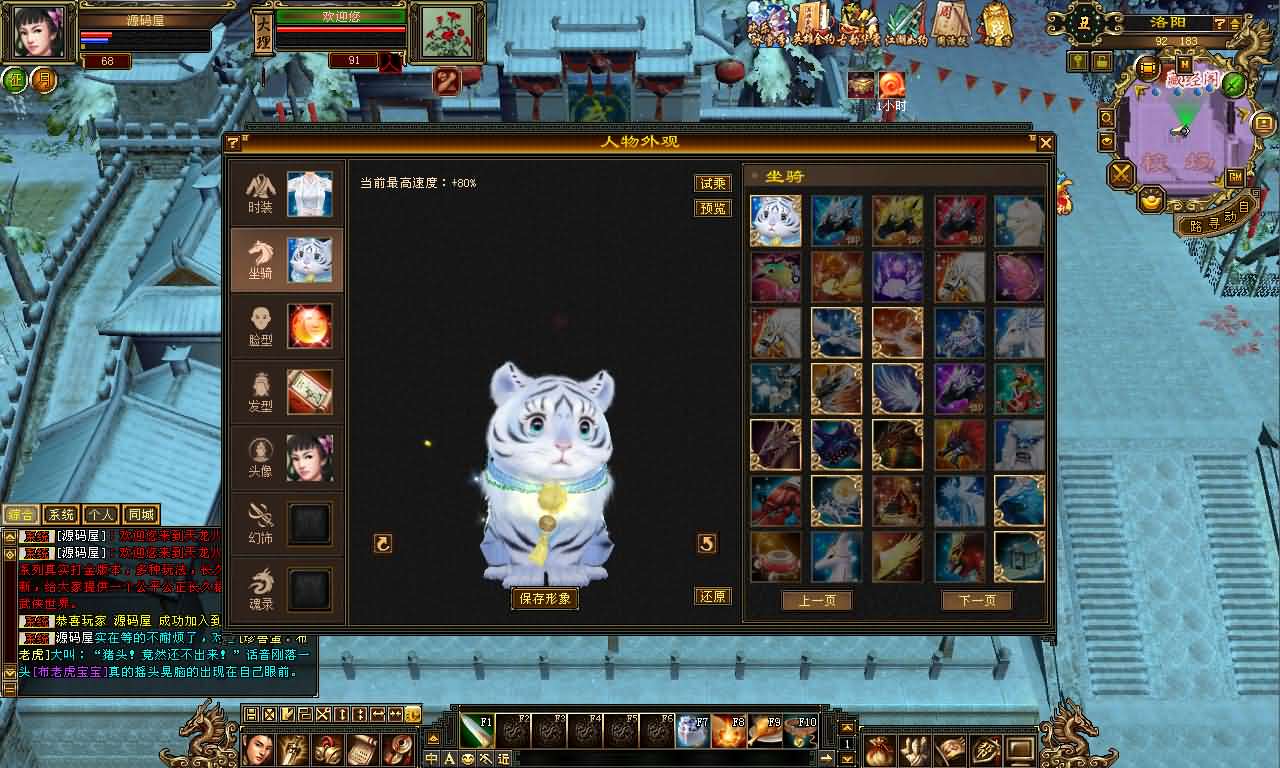Switch to the 系统 chat tab
The height and width of the screenshot is (768, 1280).
(x=60, y=513)
